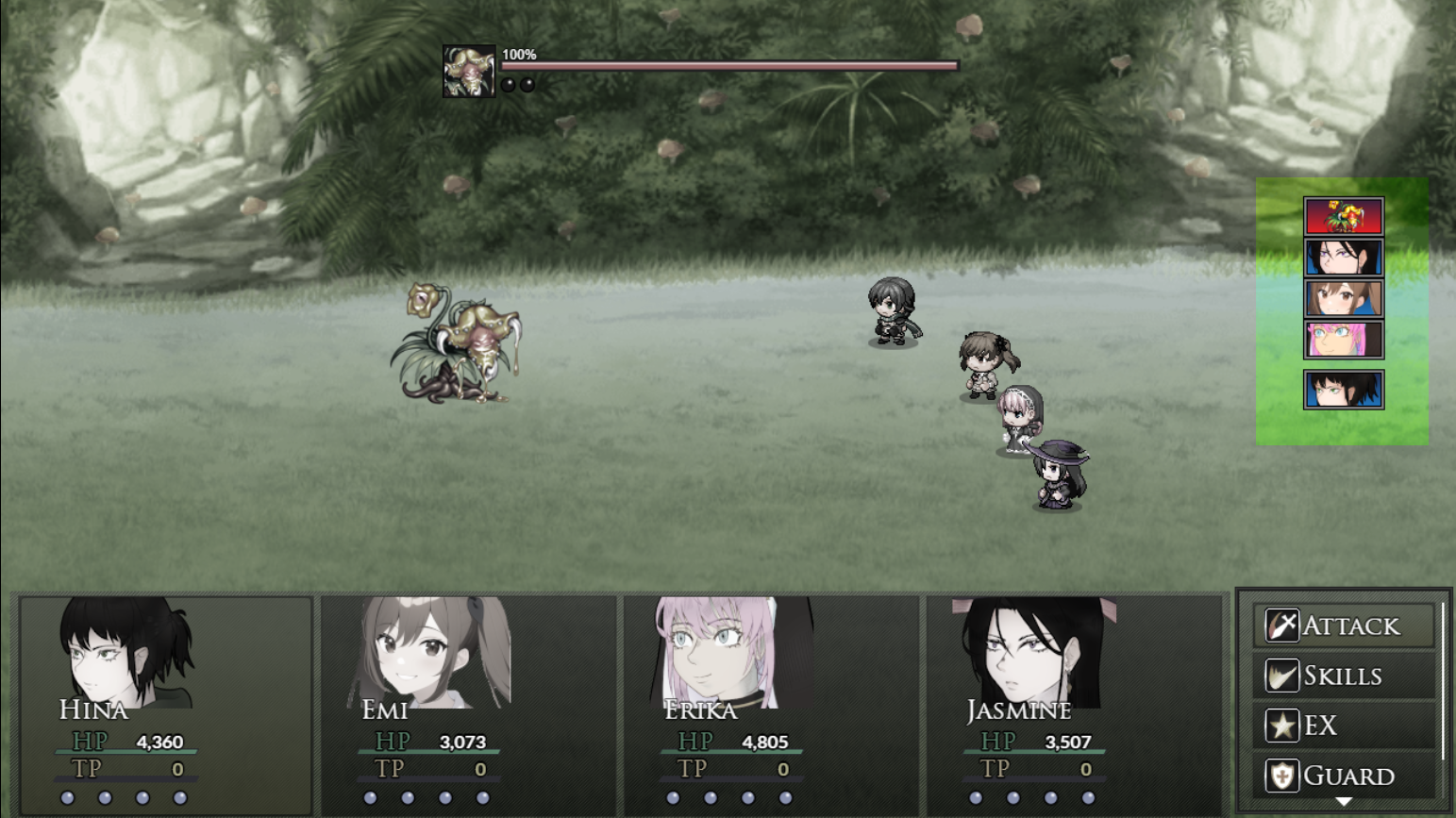The height and width of the screenshot is (818, 1456).
Task: Click the boss portrait beside the HP bar
Action: pyautogui.click(x=469, y=69)
